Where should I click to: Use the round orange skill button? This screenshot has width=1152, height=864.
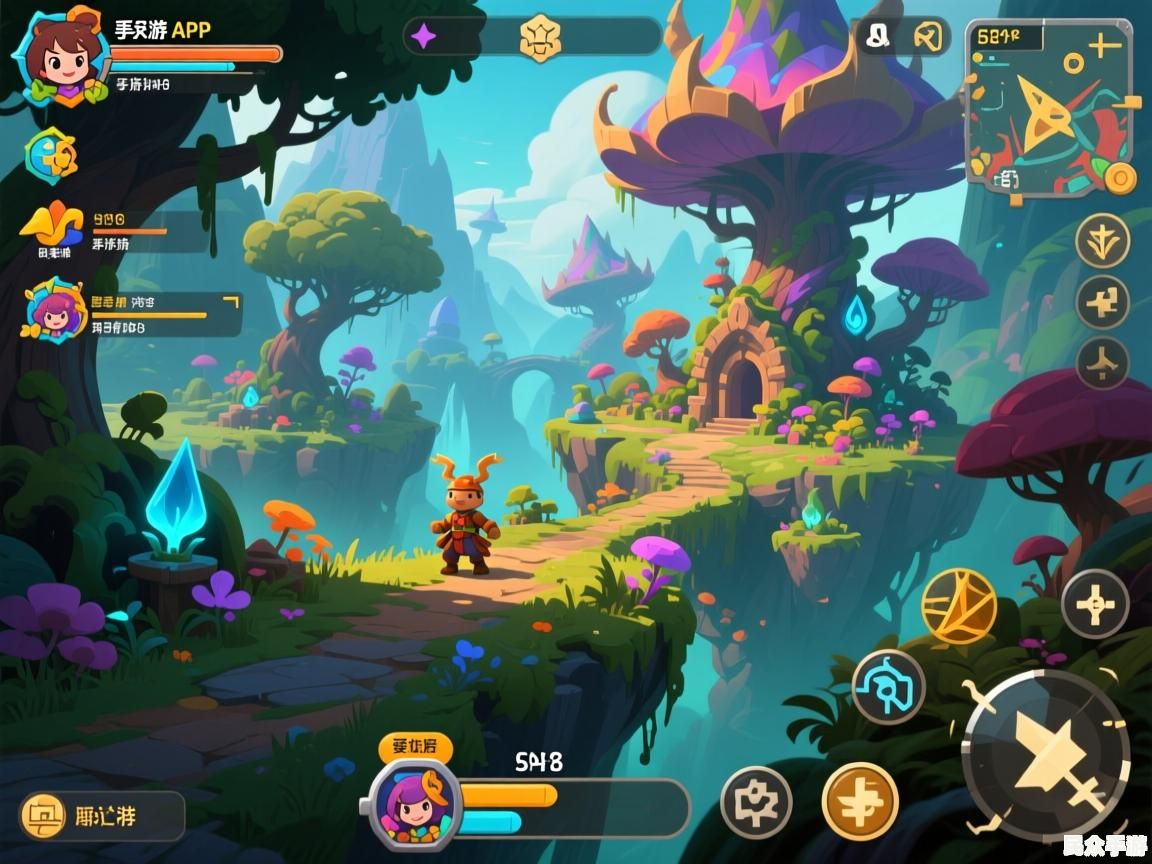(x=860, y=802)
